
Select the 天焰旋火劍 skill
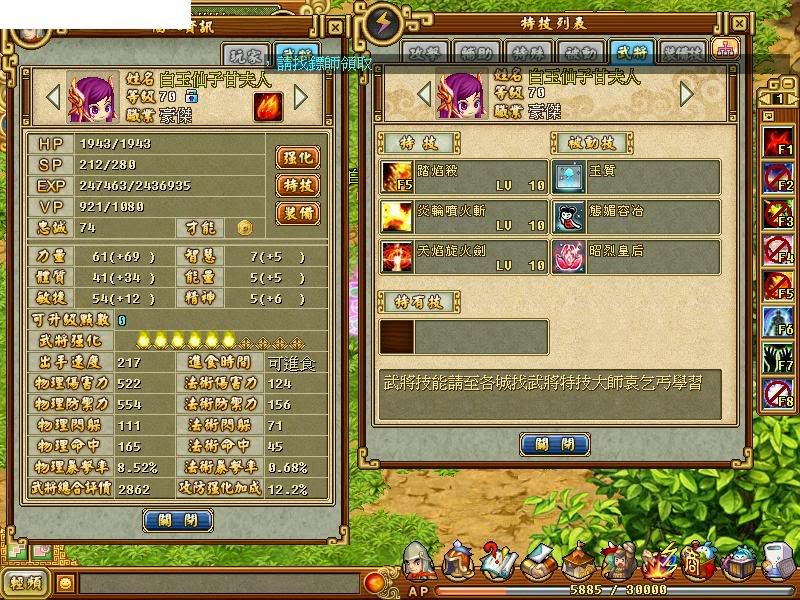pos(463,255)
